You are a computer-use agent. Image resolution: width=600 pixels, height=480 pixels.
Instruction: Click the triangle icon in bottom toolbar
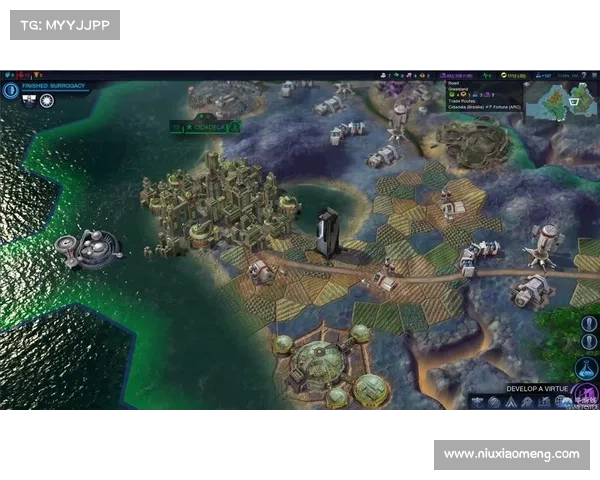tap(511, 402)
